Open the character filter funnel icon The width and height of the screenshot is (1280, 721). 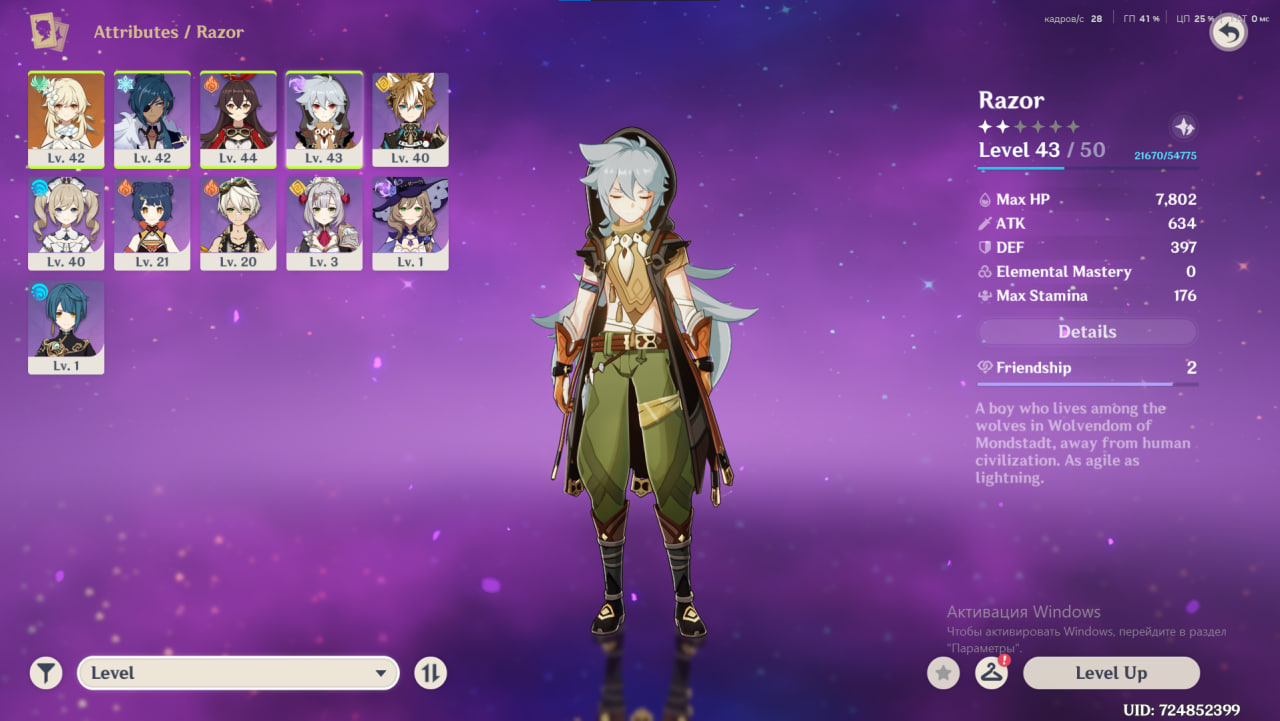pos(46,673)
